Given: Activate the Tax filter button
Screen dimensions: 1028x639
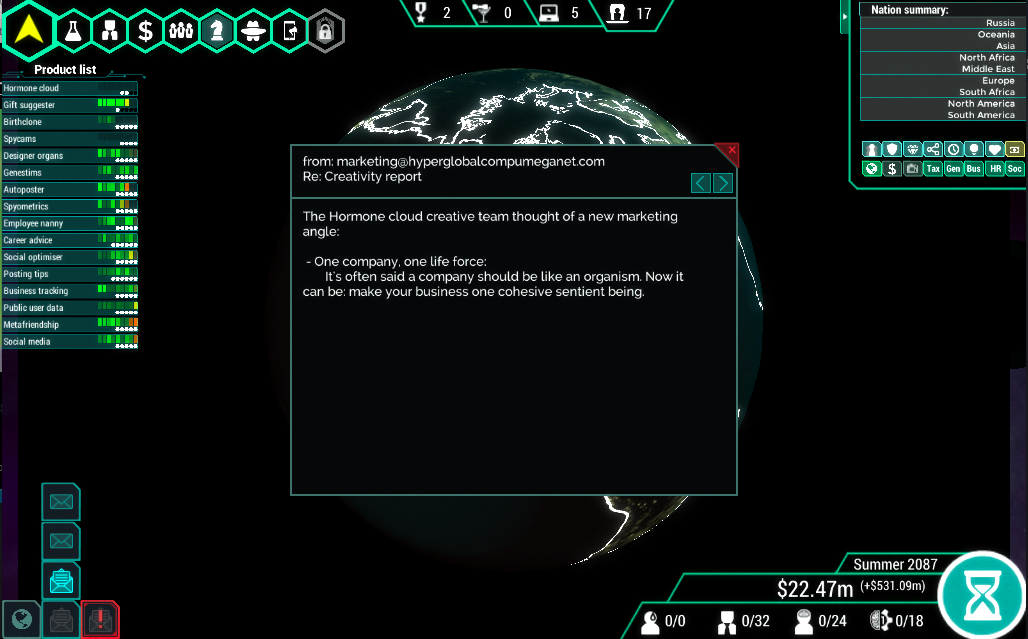Looking at the screenshot, I should (933, 169).
